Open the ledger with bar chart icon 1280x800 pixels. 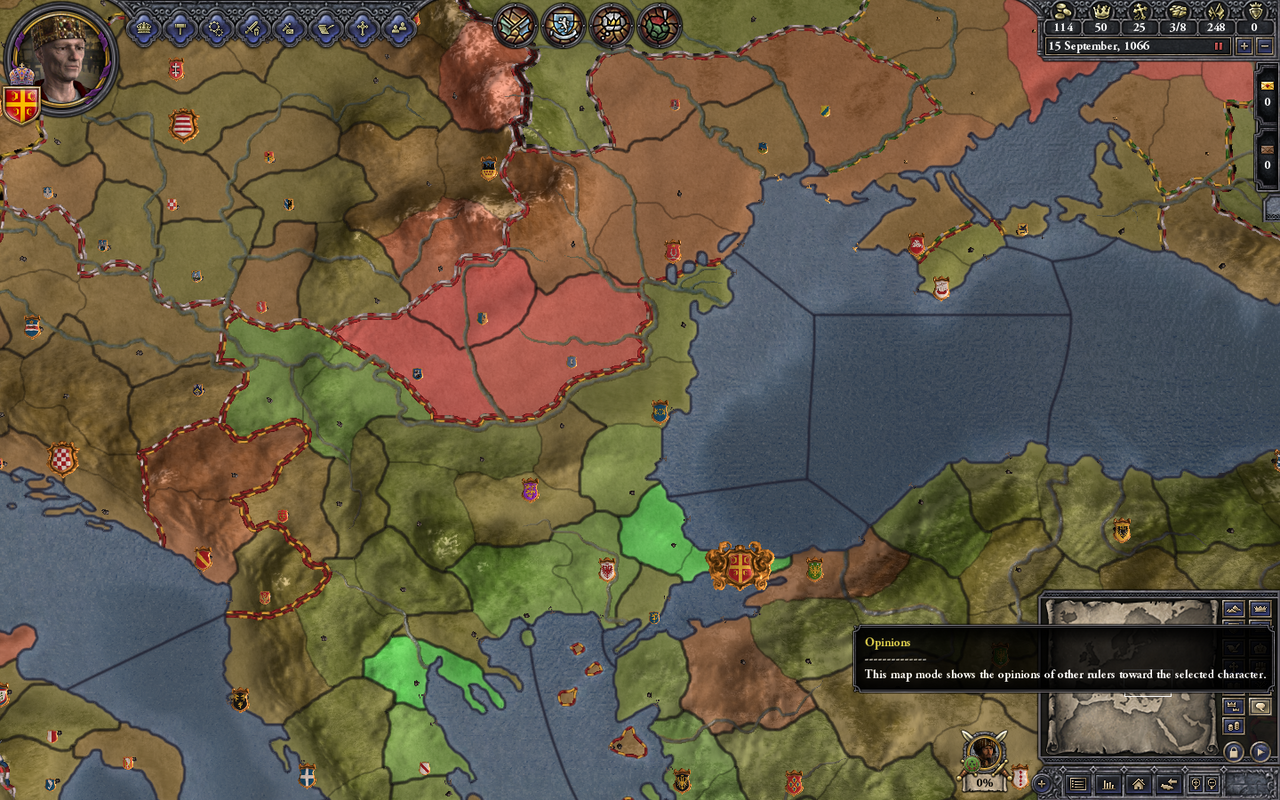point(1107,784)
